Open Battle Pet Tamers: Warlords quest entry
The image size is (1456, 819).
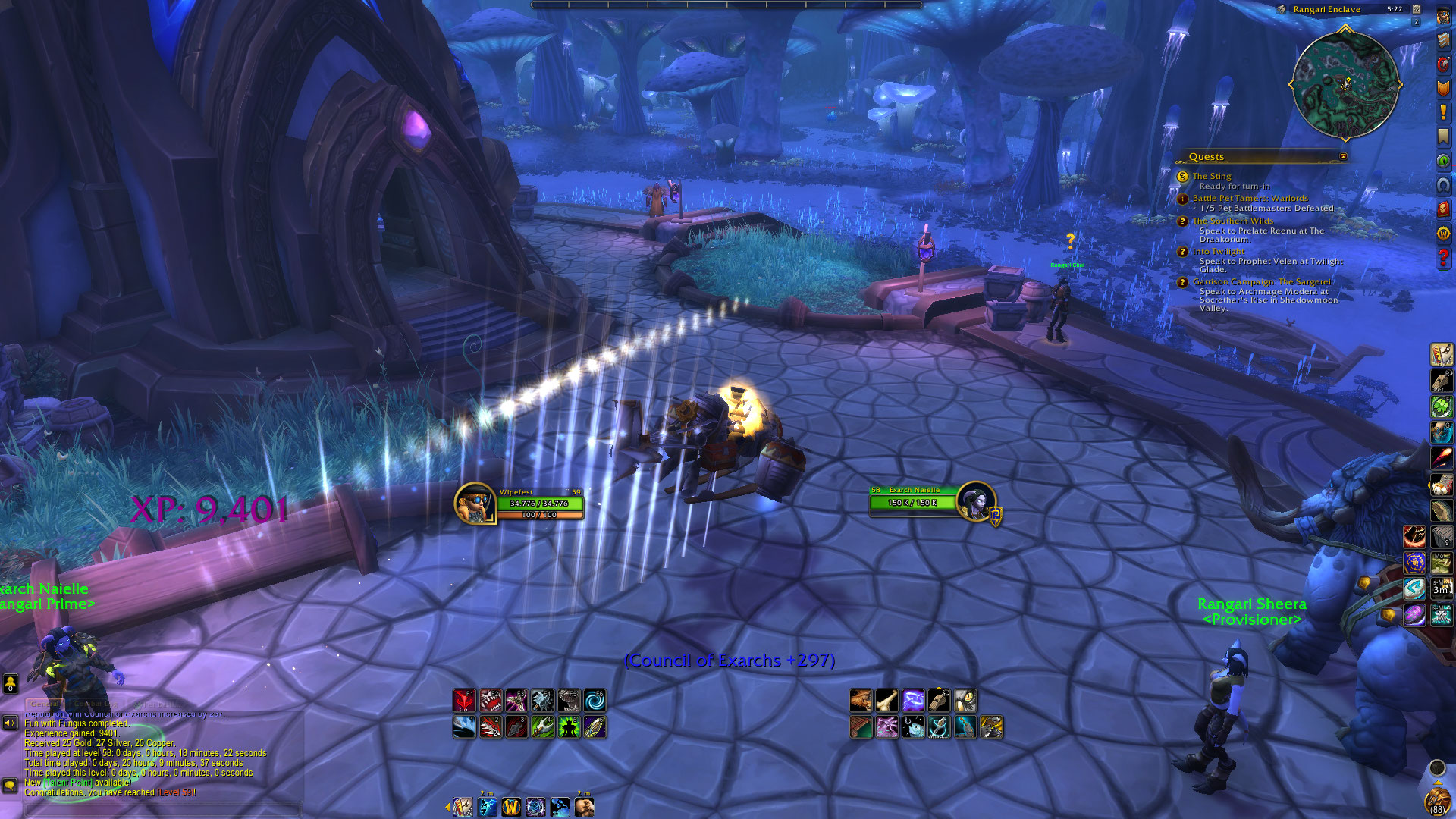click(x=1250, y=198)
